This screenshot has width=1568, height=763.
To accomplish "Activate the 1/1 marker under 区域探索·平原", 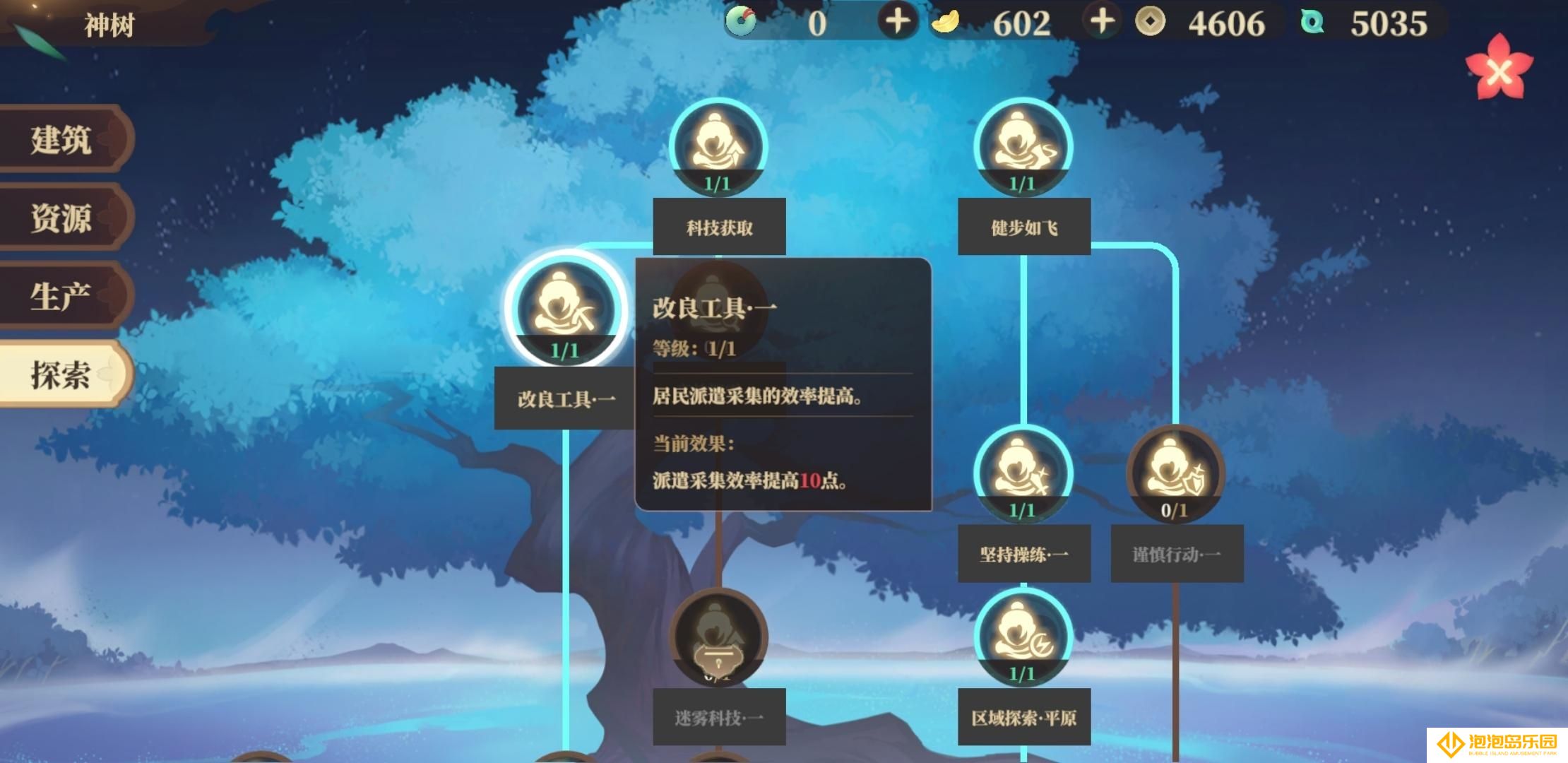I will 1022,675.
